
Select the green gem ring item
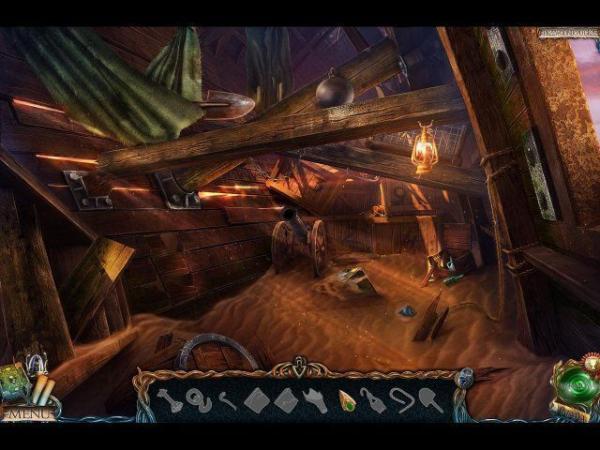pyautogui.click(x=347, y=401)
